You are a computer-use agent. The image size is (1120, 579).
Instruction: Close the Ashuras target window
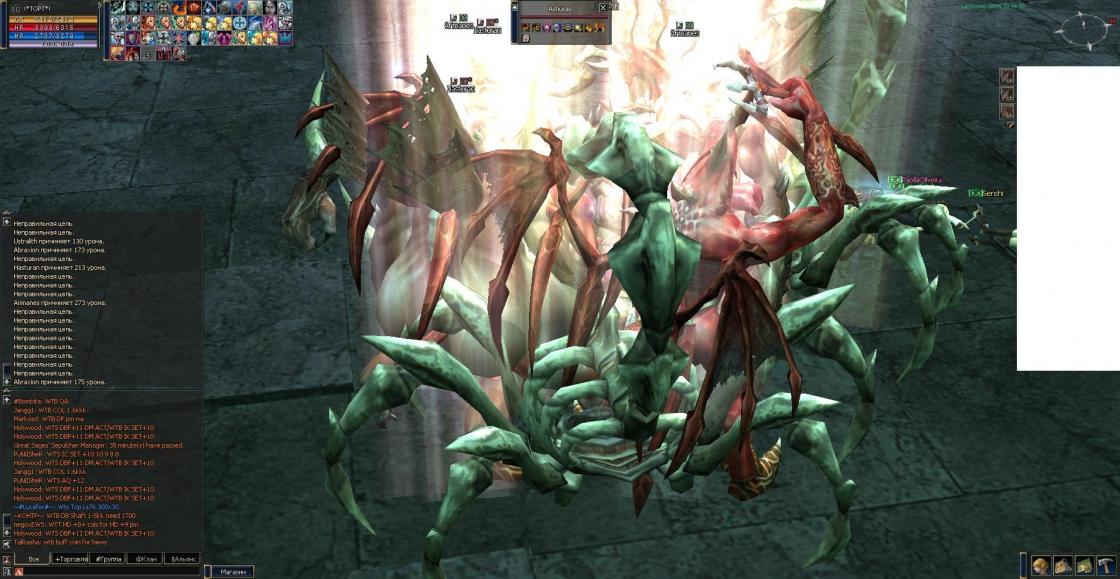(602, 7)
